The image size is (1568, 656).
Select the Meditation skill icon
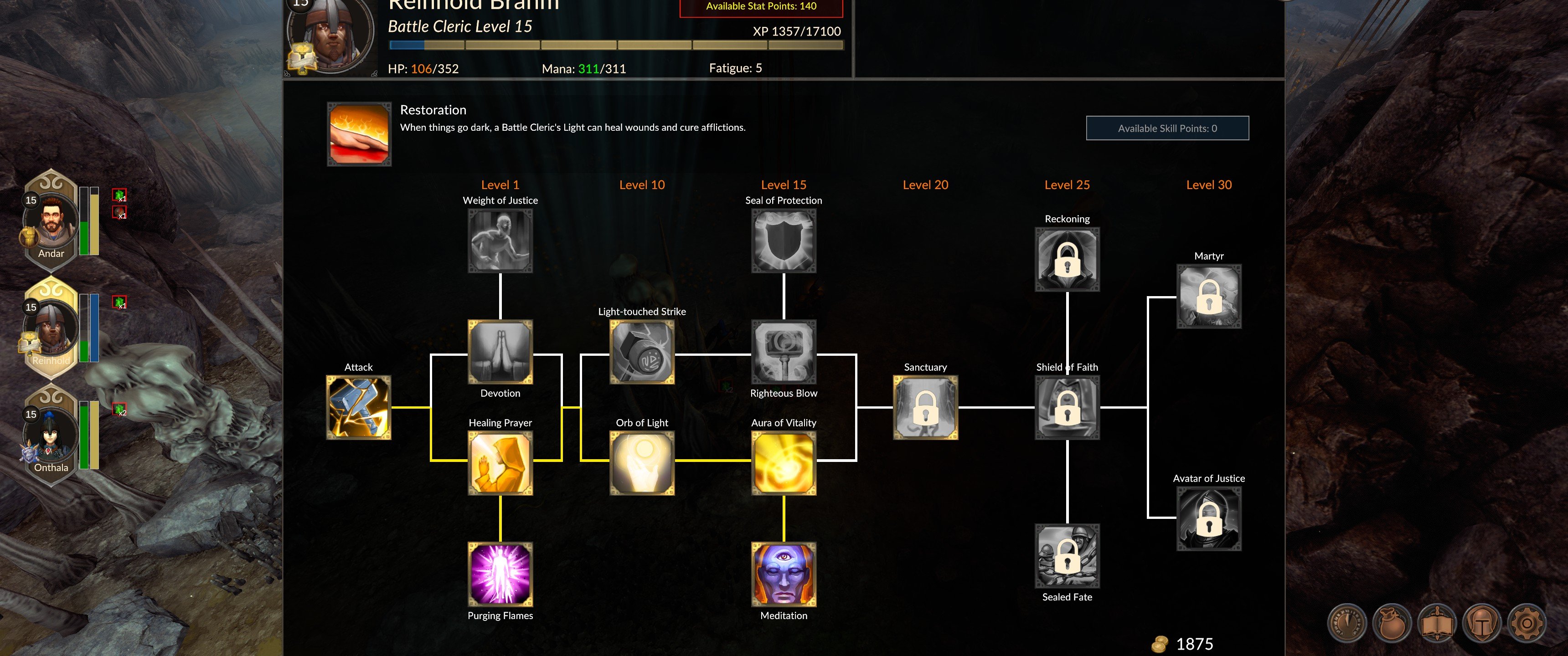(x=784, y=574)
